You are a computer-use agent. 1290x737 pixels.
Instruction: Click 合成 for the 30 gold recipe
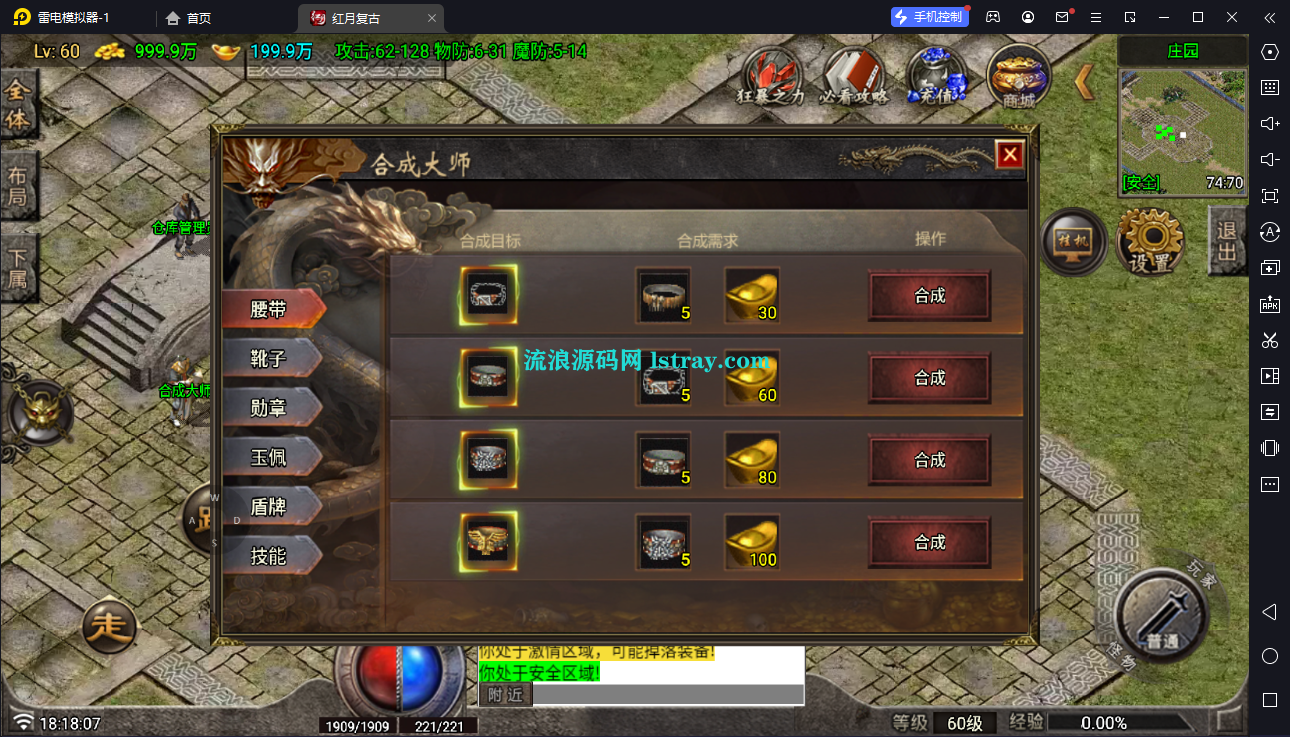[929, 296]
